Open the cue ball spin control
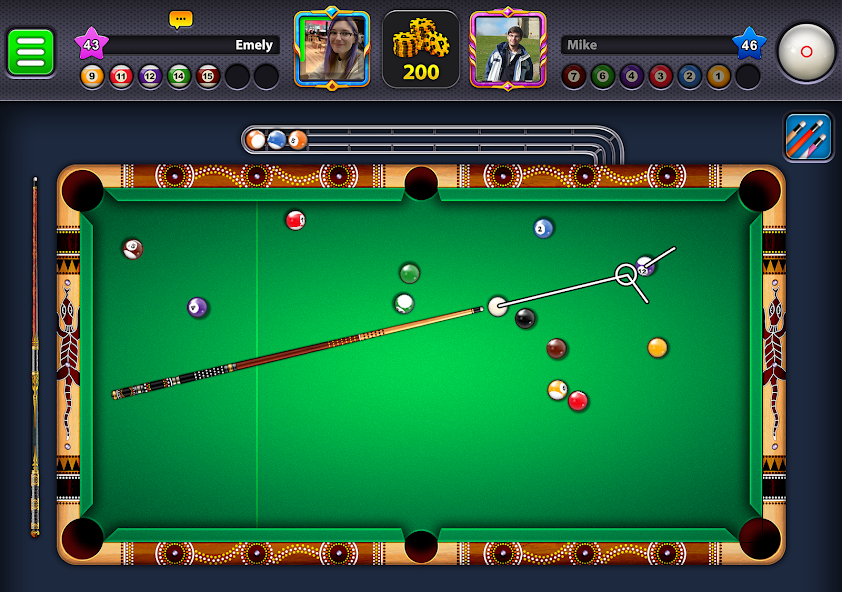This screenshot has width=842, height=592. (806, 51)
